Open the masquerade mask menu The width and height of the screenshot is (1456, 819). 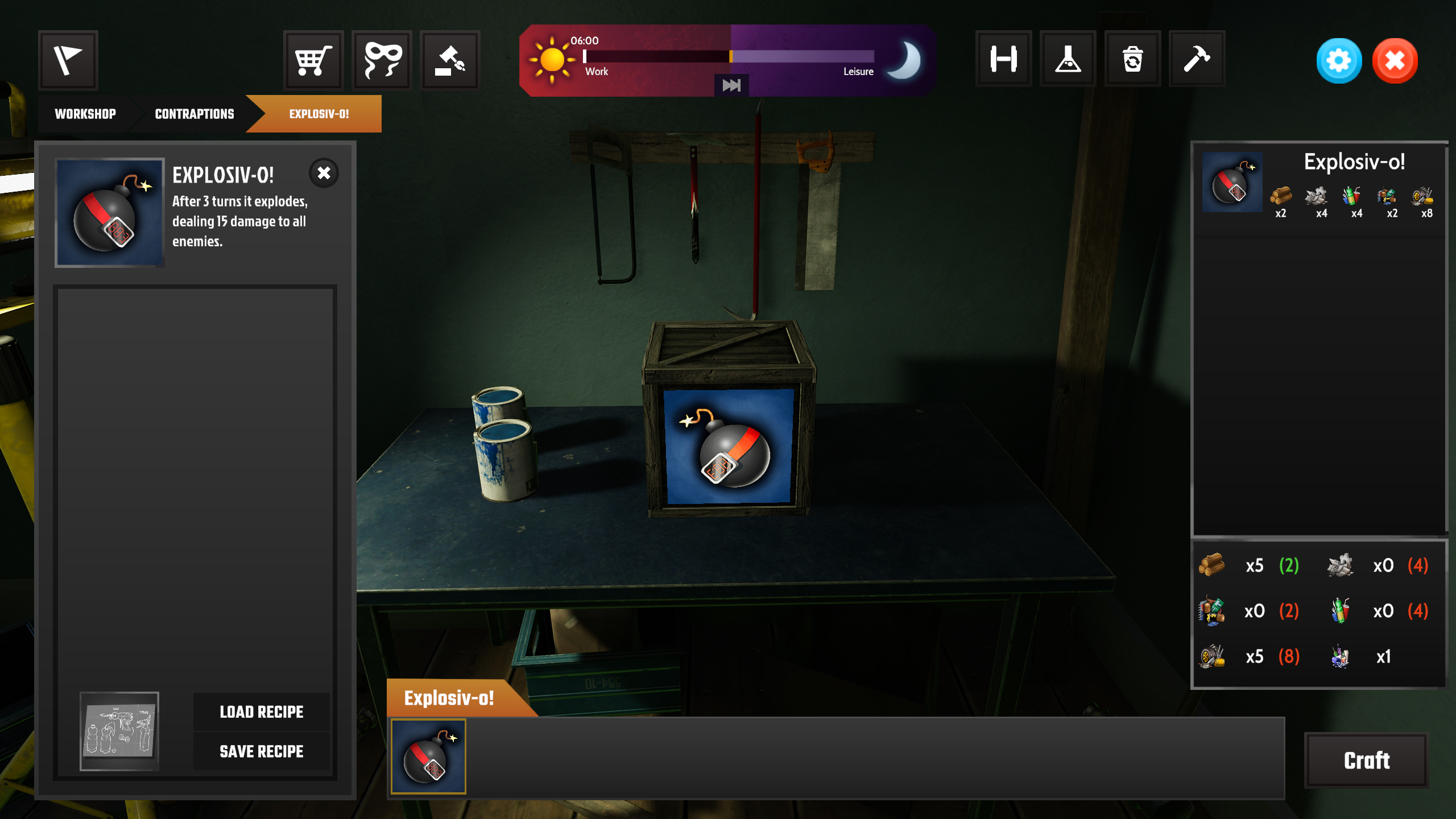pos(382,60)
